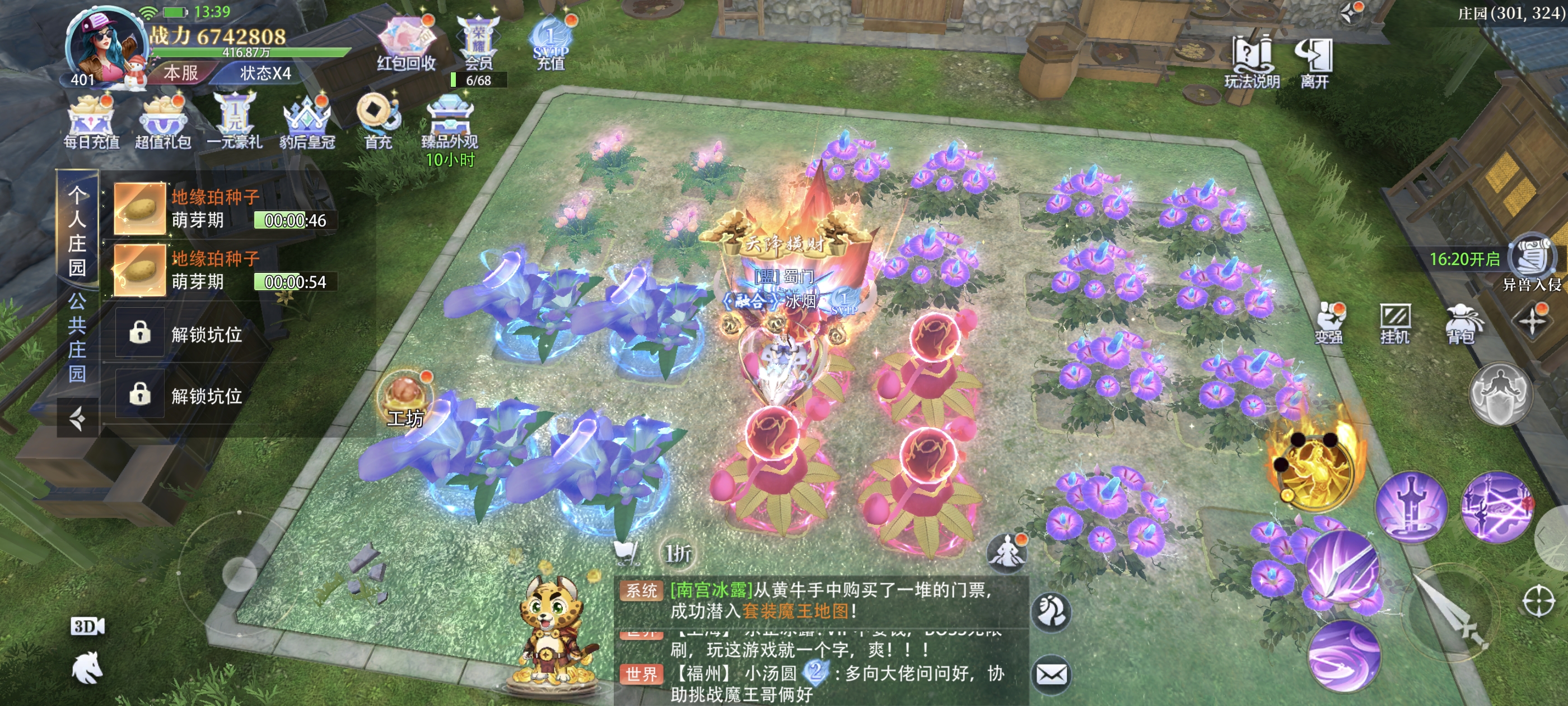Open the 首充 first recharge icon
Image resolution: width=1568 pixels, height=706 pixels.
[377, 120]
